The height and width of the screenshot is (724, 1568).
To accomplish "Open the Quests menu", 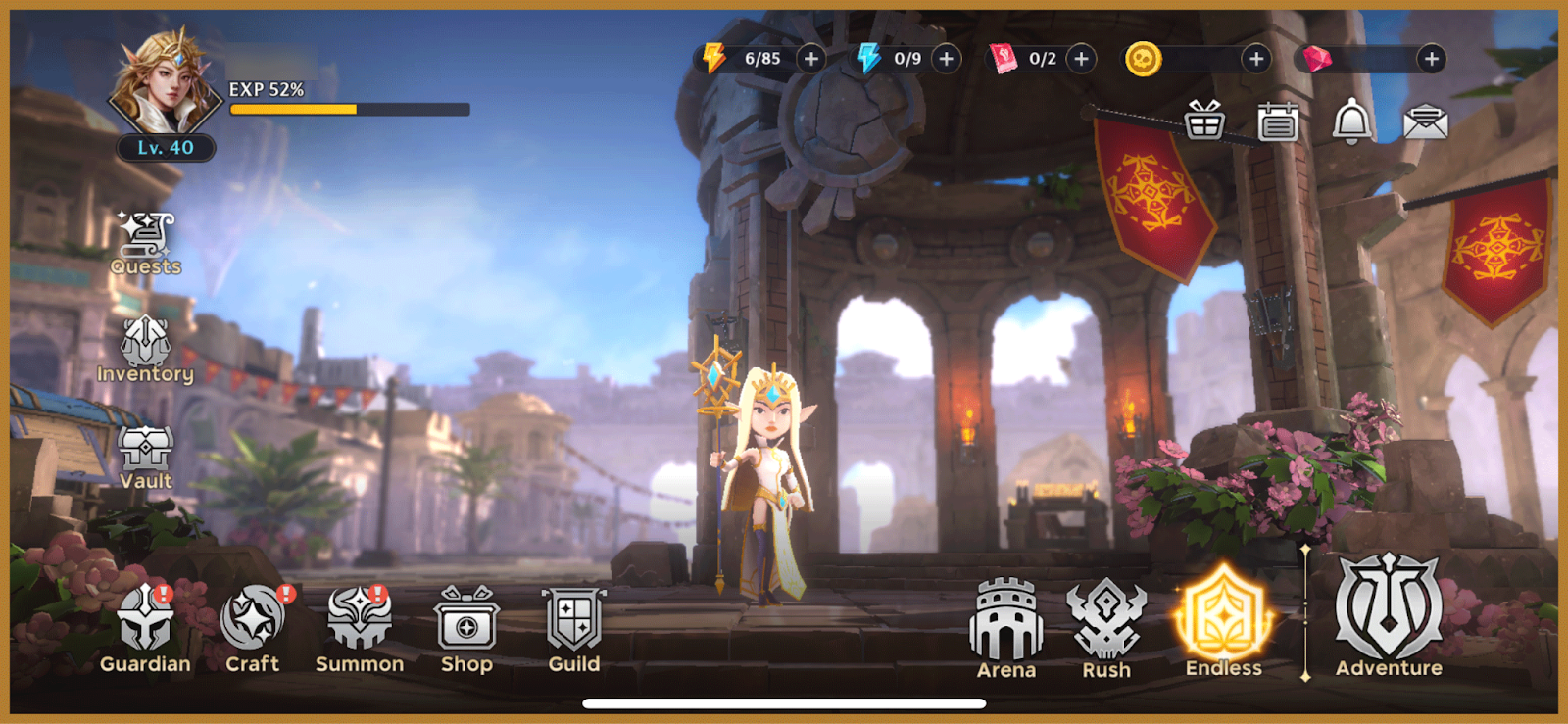I will 146,241.
